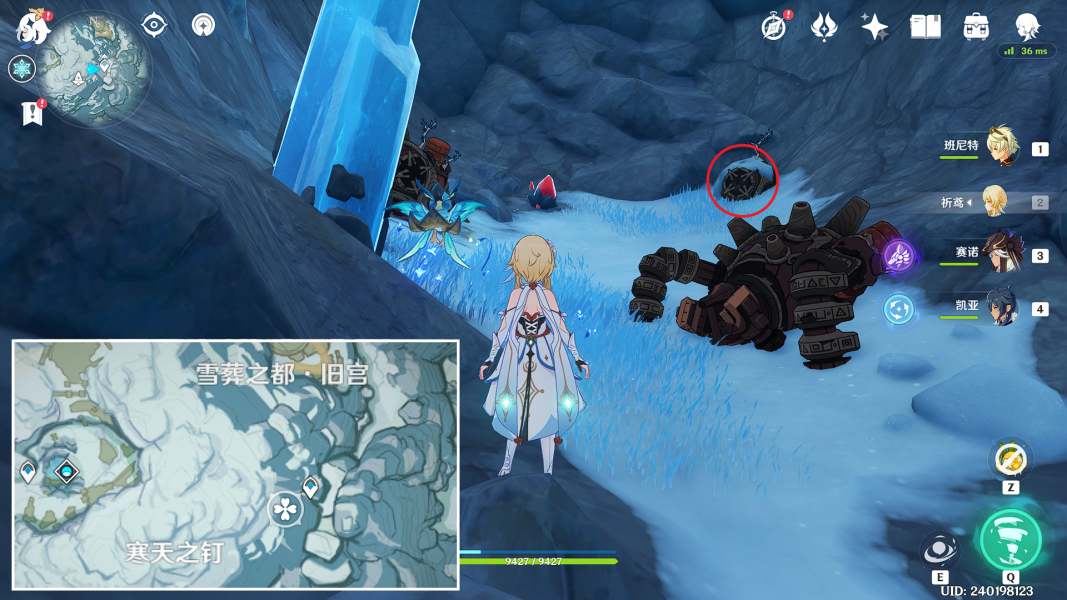The width and height of the screenshot is (1067, 600).
Task: Open the Wish four-pointed star icon
Action: coord(875,27)
